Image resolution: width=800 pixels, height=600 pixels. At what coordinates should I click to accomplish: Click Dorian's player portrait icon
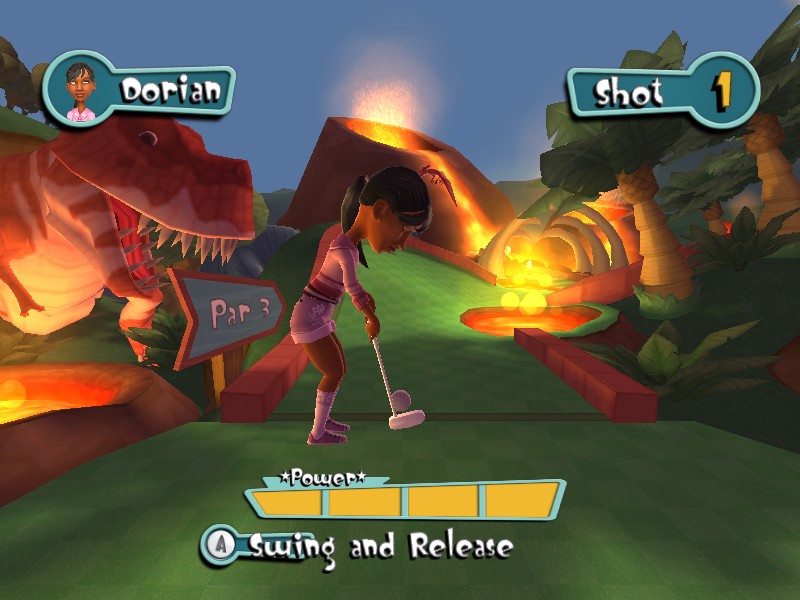click(80, 91)
